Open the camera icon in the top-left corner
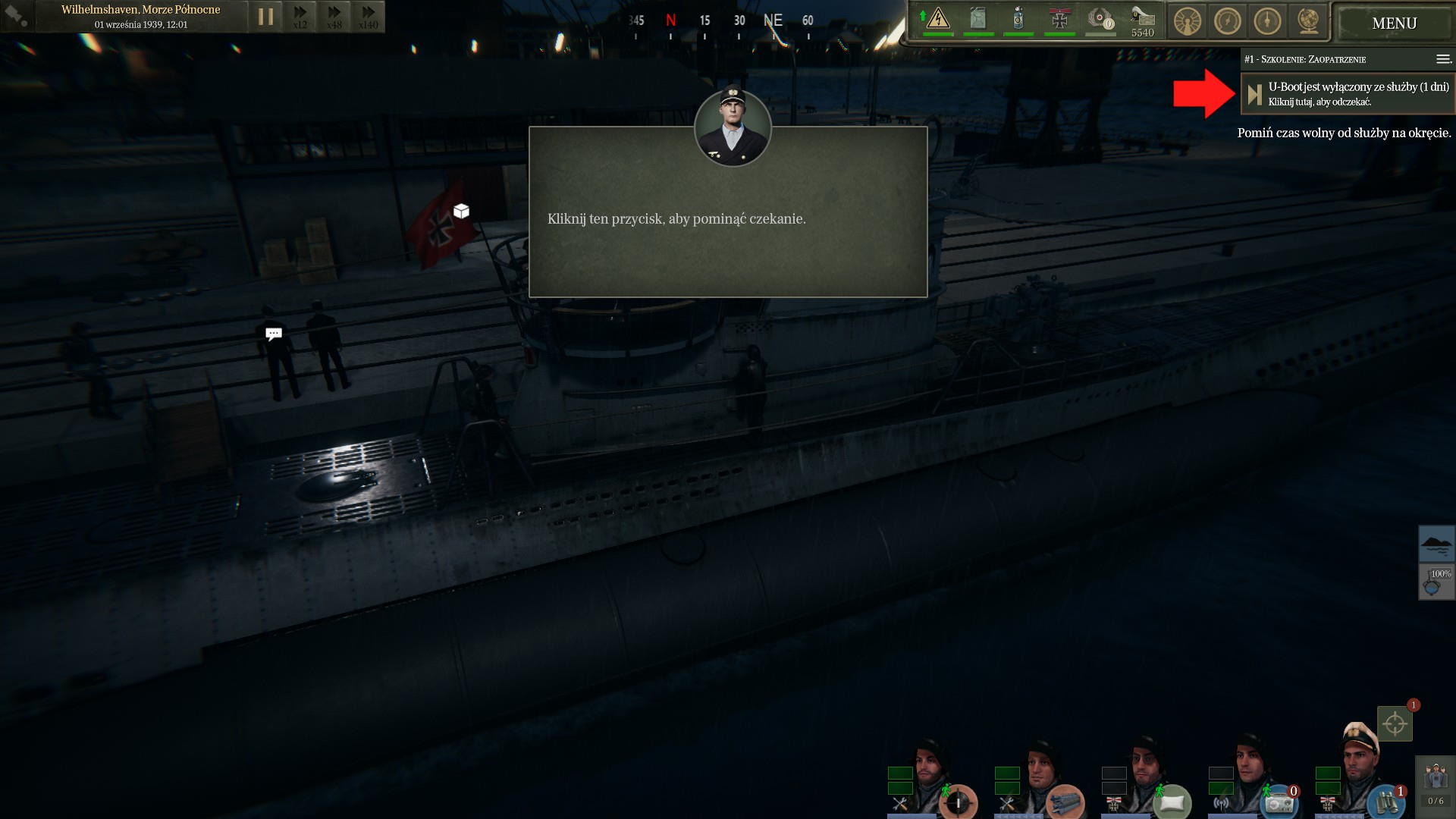 coord(17,16)
